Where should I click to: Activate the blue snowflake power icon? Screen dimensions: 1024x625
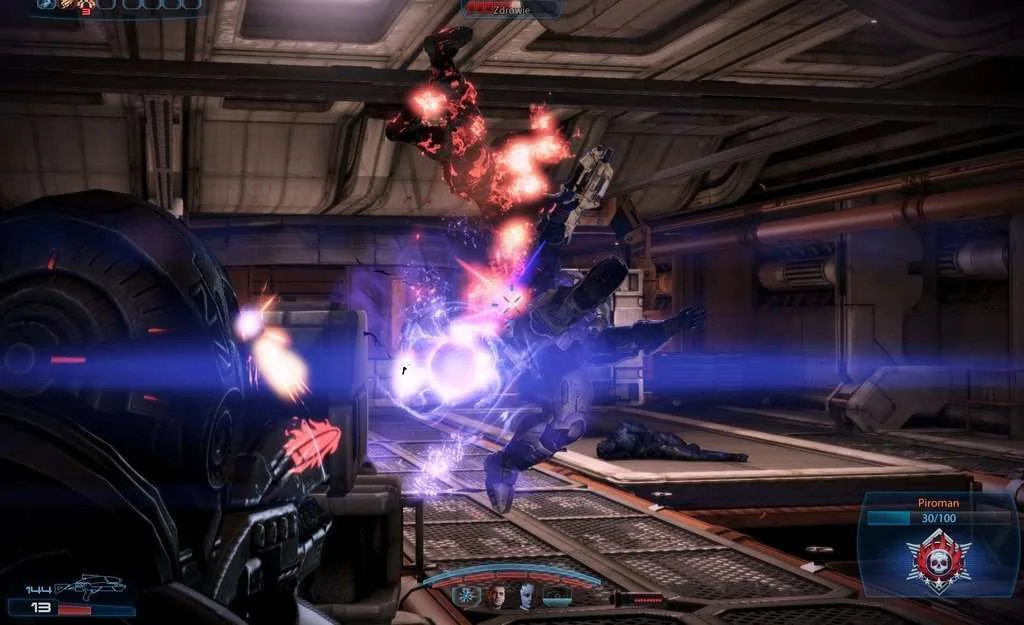tap(467, 597)
